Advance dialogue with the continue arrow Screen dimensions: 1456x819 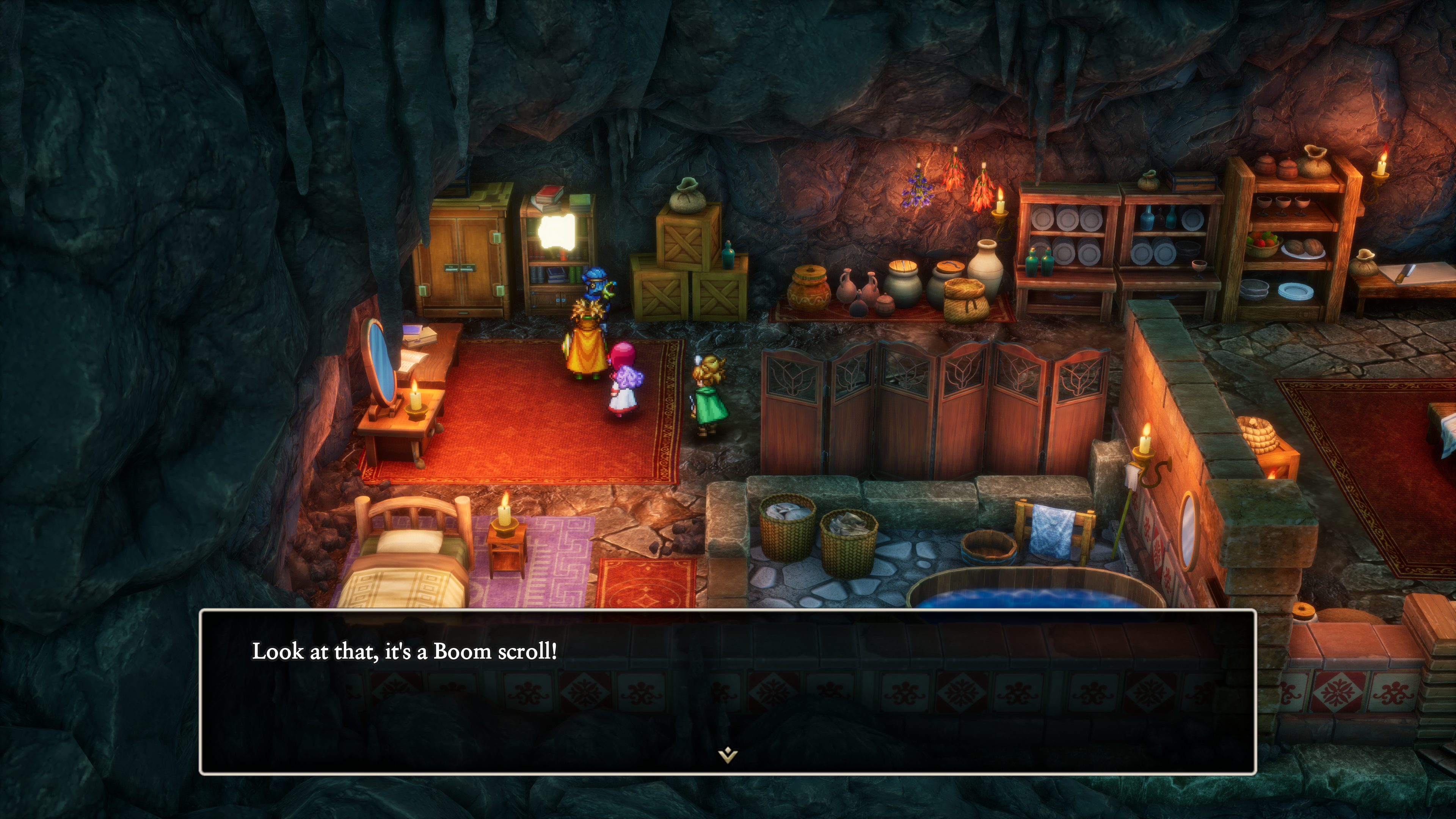tap(728, 755)
